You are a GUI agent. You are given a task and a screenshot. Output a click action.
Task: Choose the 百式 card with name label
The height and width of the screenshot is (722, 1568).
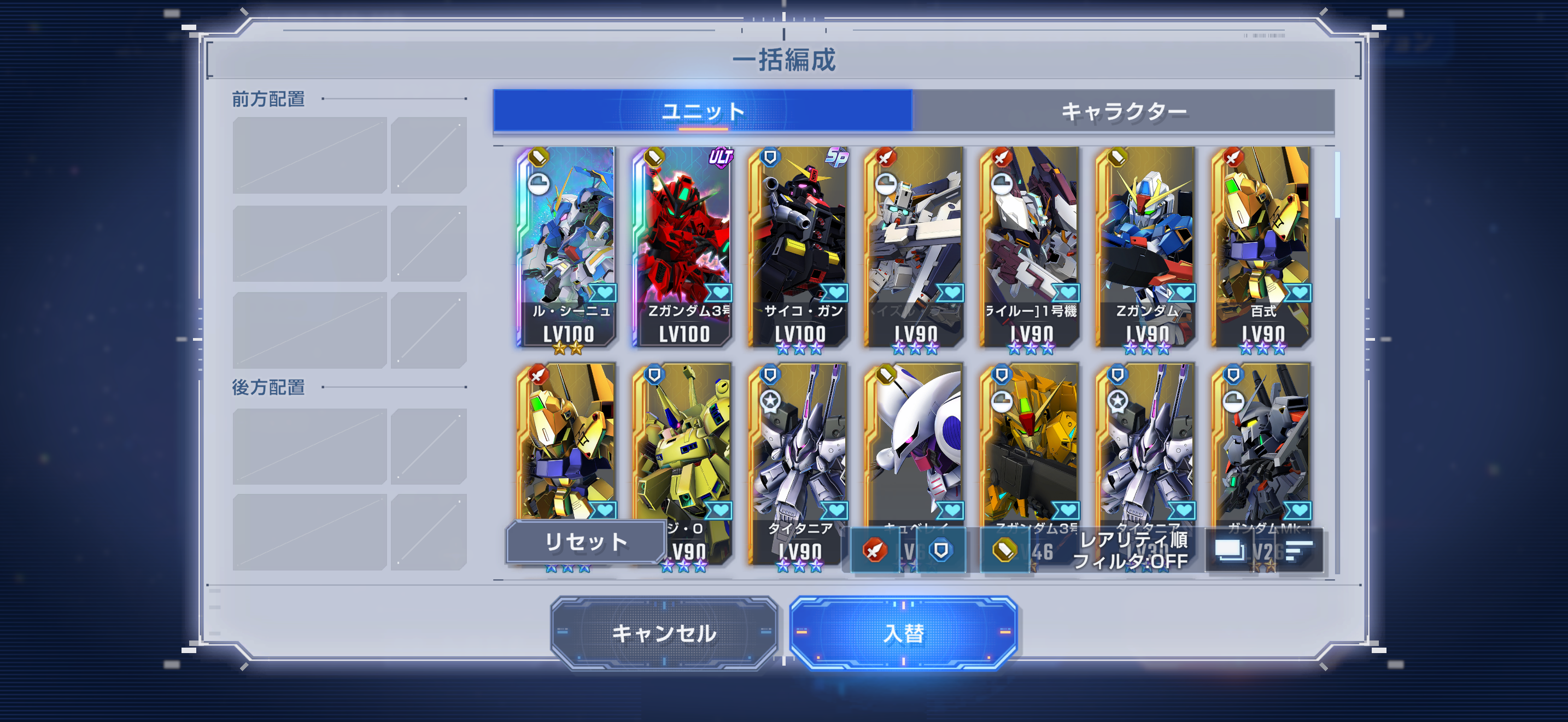click(1261, 247)
